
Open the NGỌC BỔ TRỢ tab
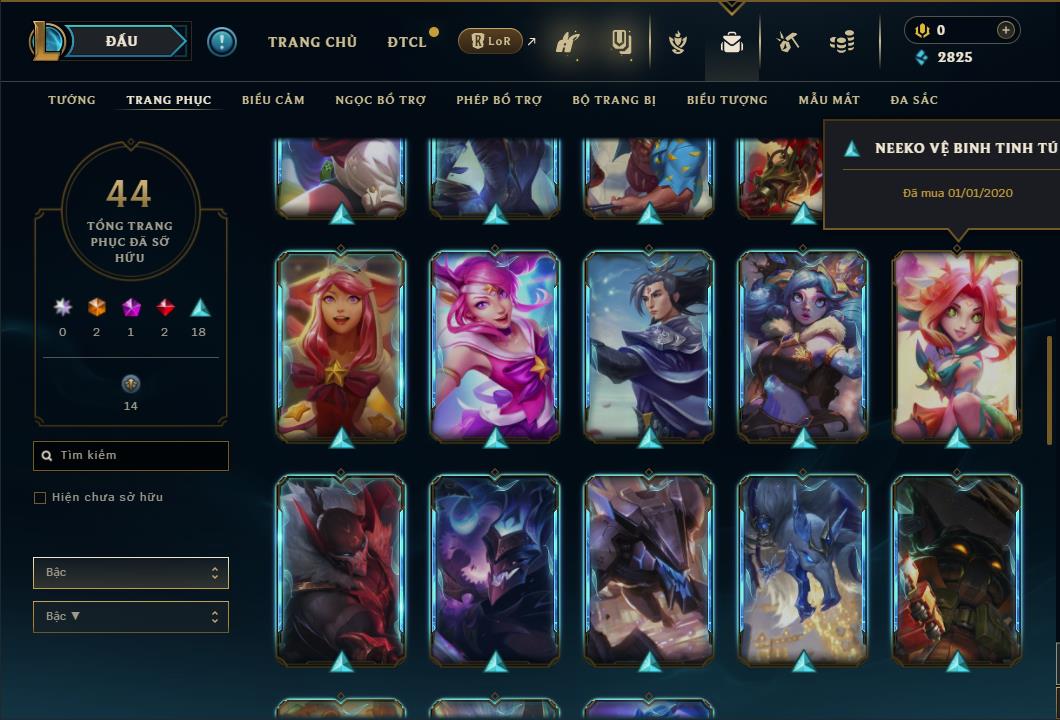pyautogui.click(x=381, y=100)
